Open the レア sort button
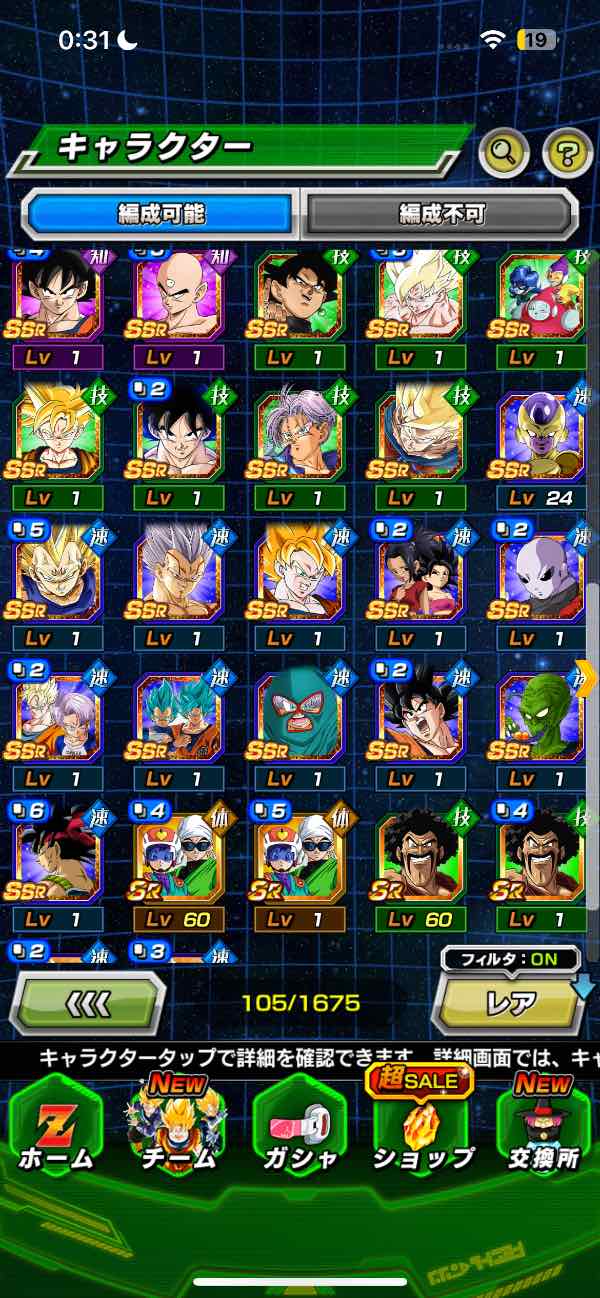Viewport: 600px width, 1298px height. point(509,1003)
